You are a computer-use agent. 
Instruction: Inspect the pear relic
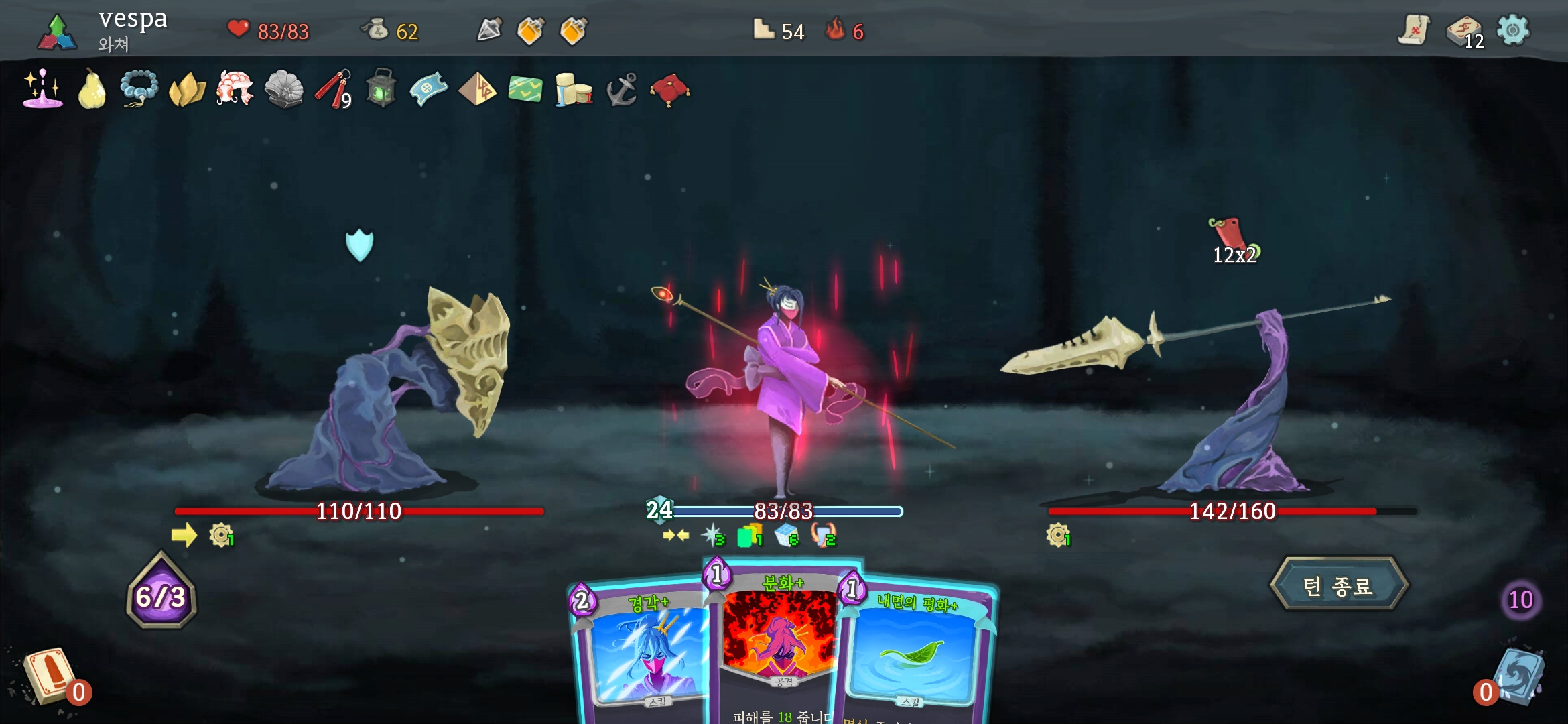pyautogui.click(x=92, y=90)
